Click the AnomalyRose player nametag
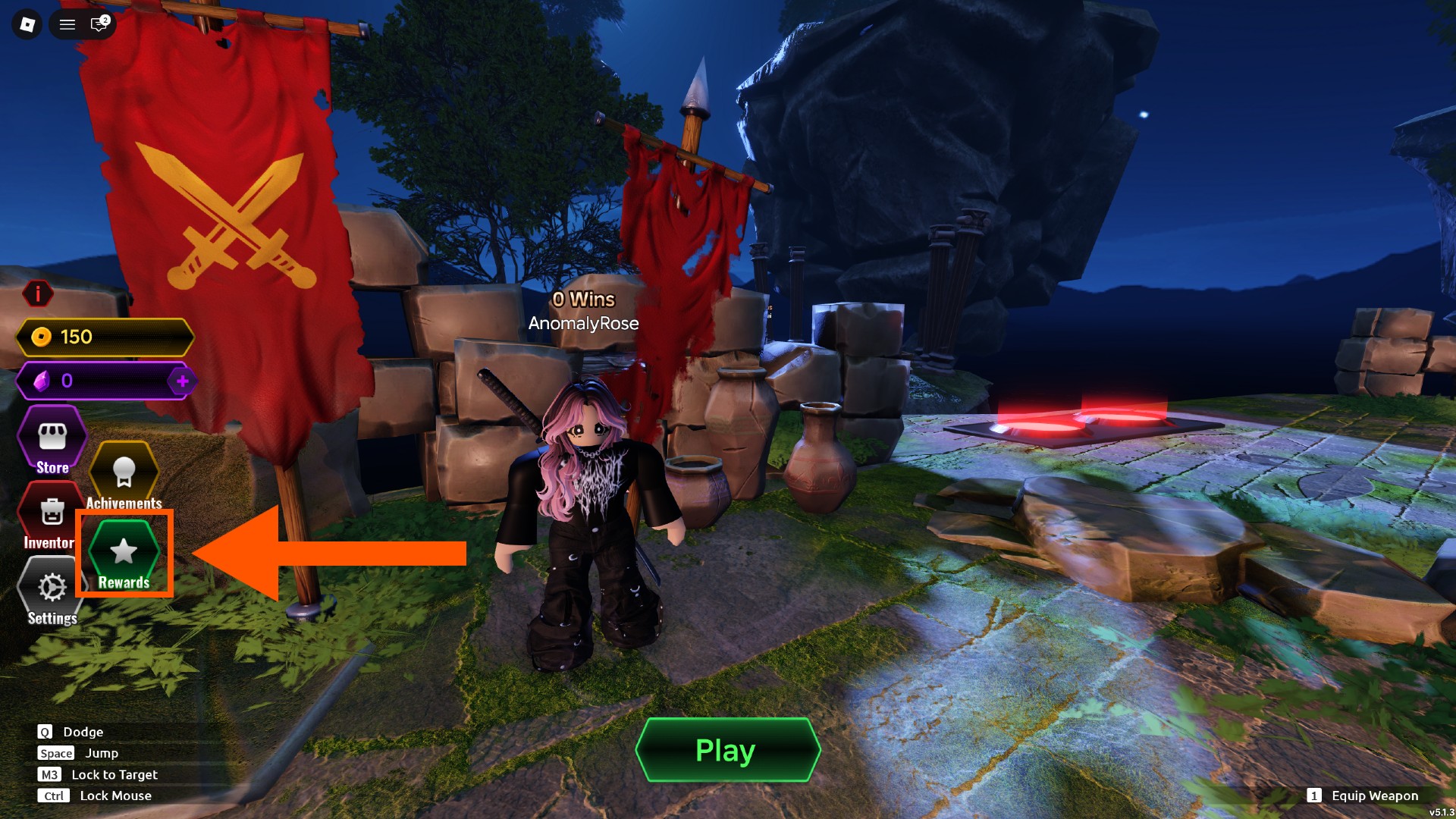1456x819 pixels. (x=584, y=324)
